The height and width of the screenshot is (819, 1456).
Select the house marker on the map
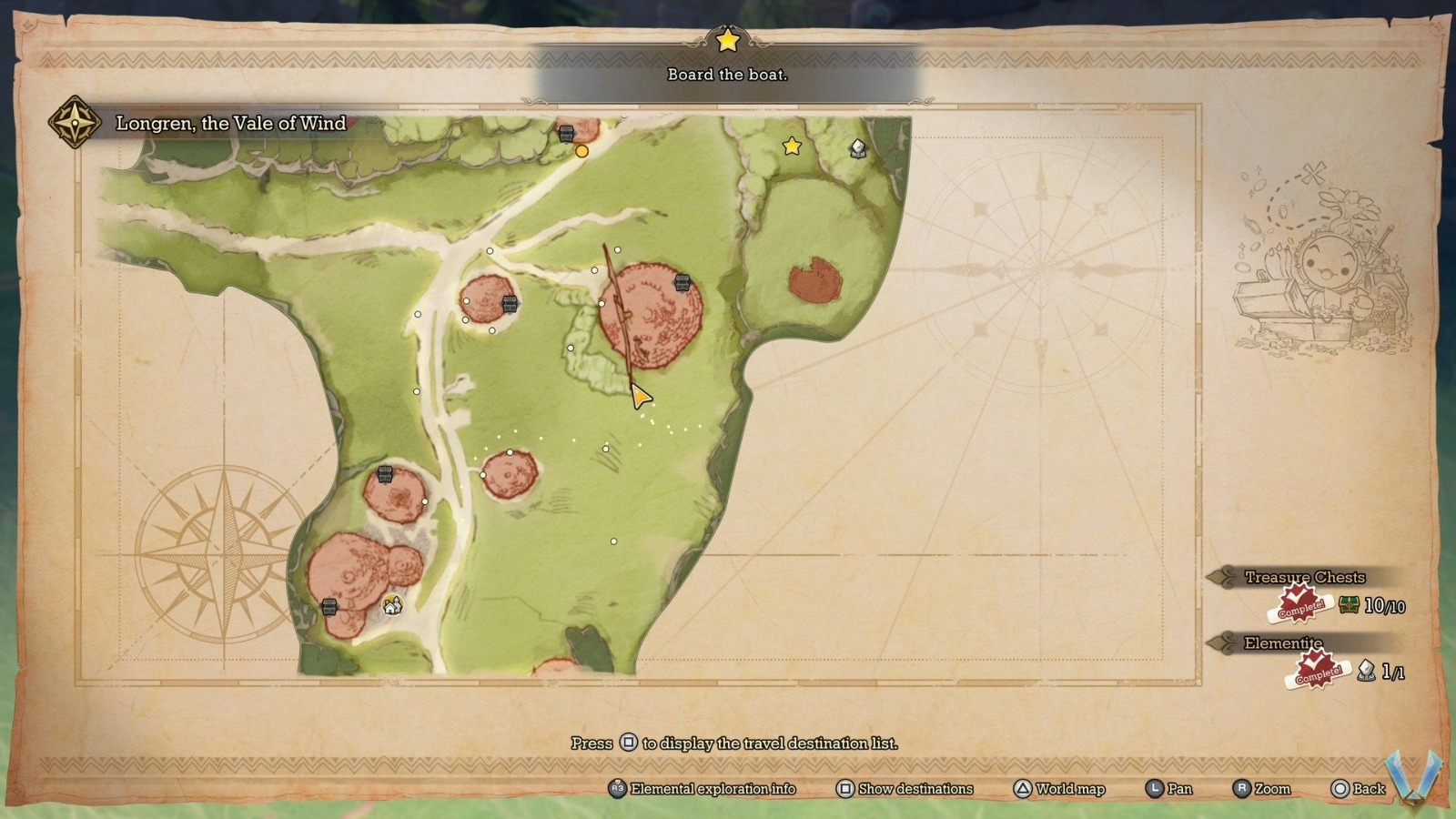pyautogui.click(x=392, y=604)
